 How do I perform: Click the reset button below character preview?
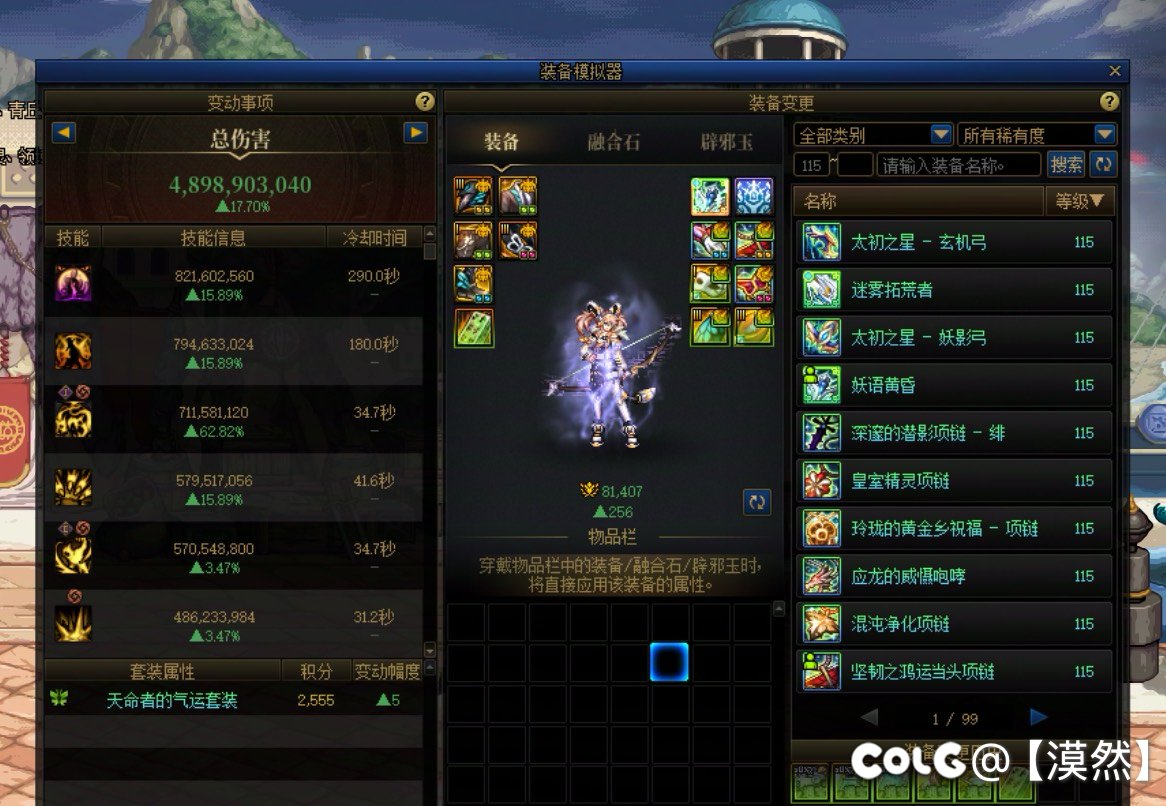point(757,501)
